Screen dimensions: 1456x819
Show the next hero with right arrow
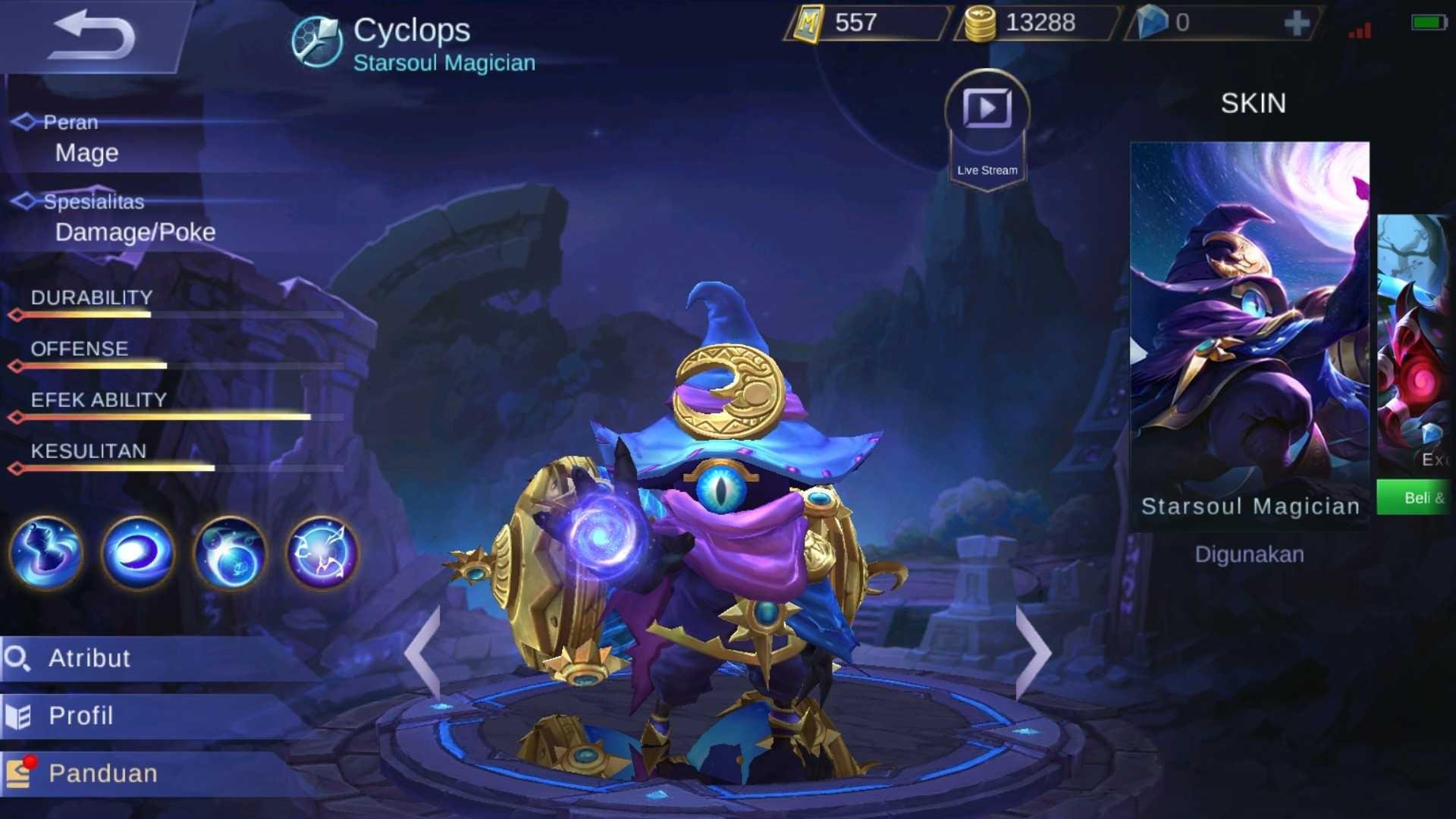coord(1033,652)
